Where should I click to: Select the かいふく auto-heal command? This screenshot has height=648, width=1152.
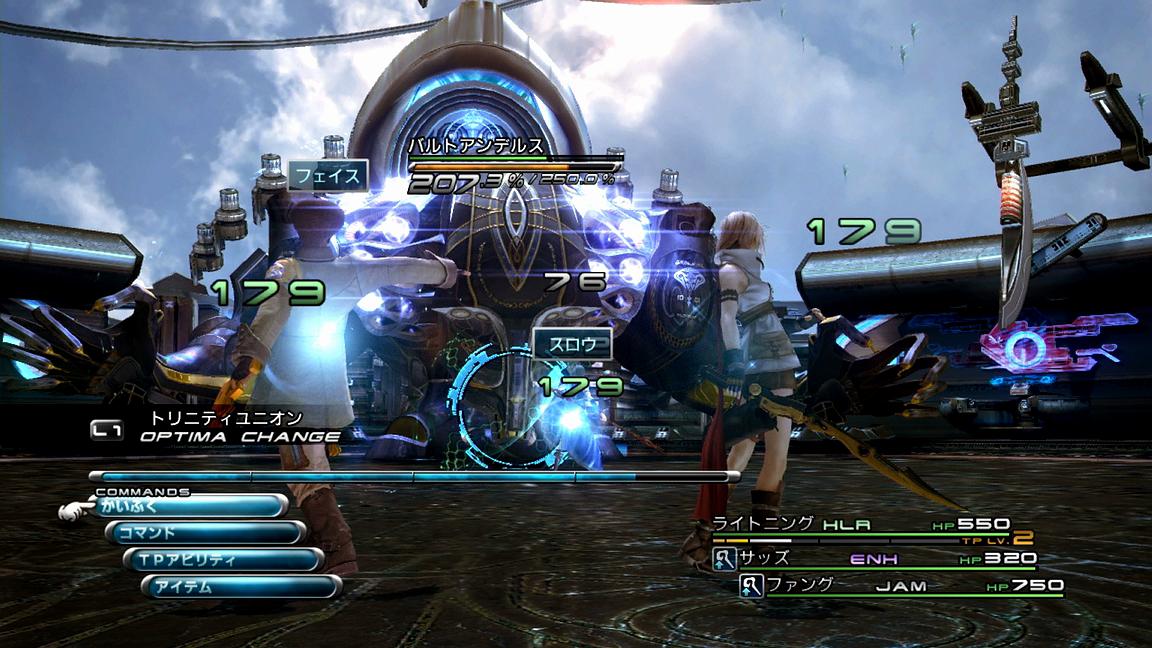click(x=190, y=506)
